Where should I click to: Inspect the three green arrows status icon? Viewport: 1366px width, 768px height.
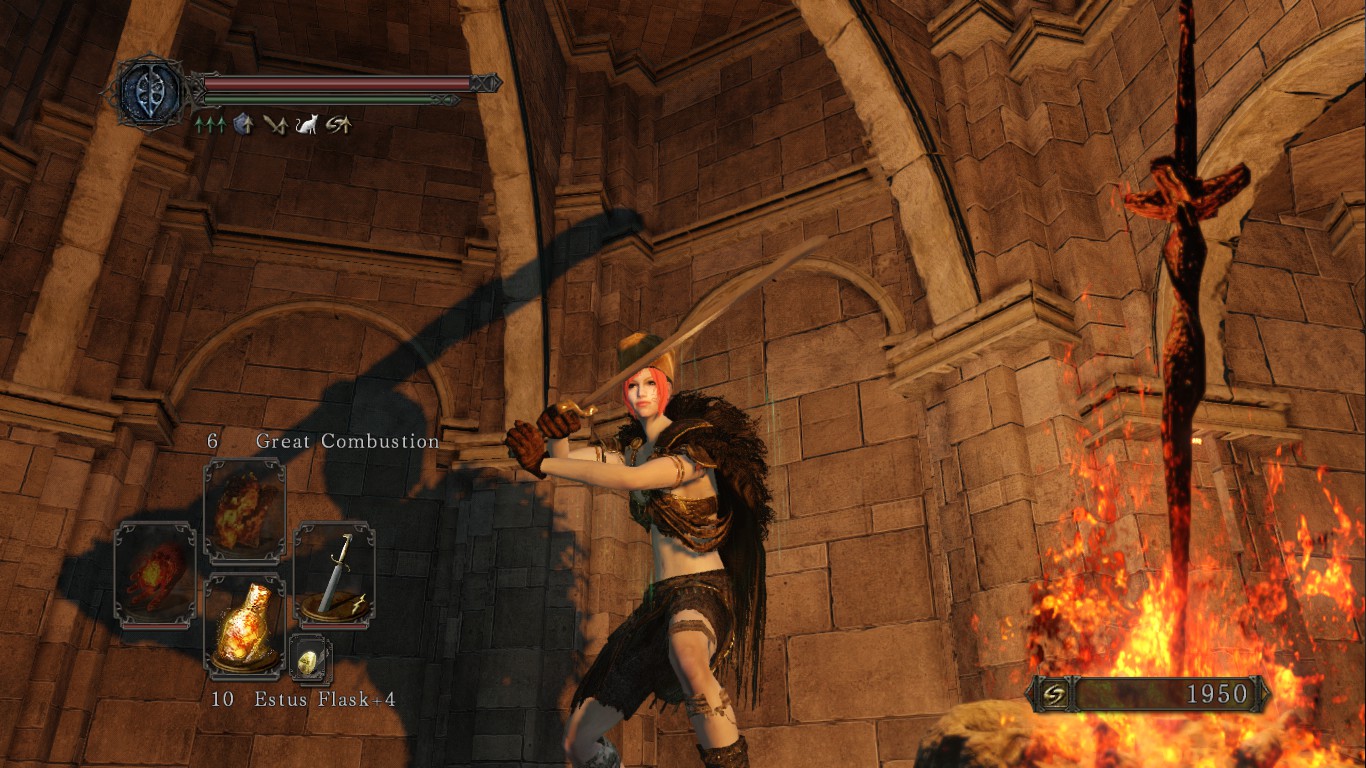210,125
